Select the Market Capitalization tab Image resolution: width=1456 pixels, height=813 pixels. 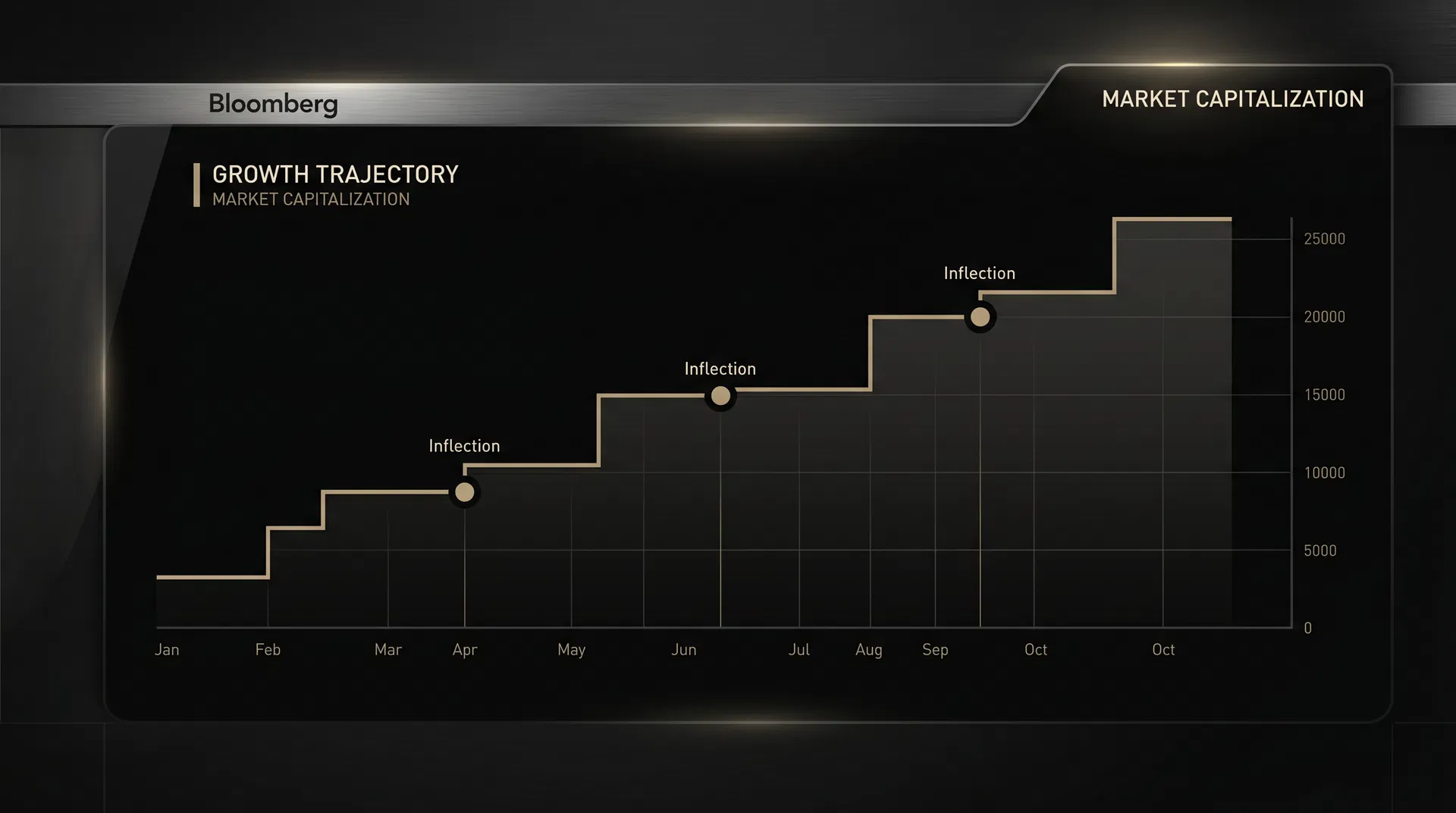click(x=1232, y=99)
